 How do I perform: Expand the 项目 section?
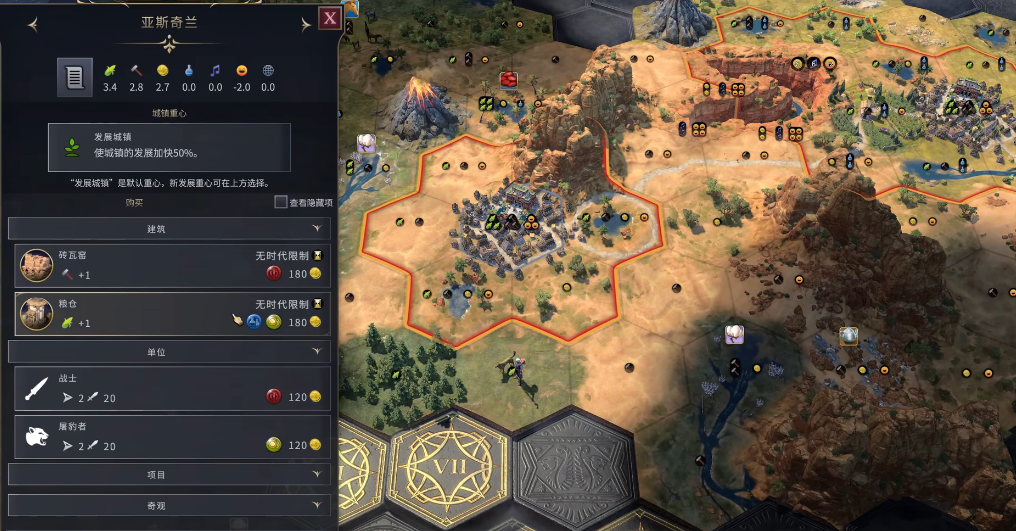169,474
